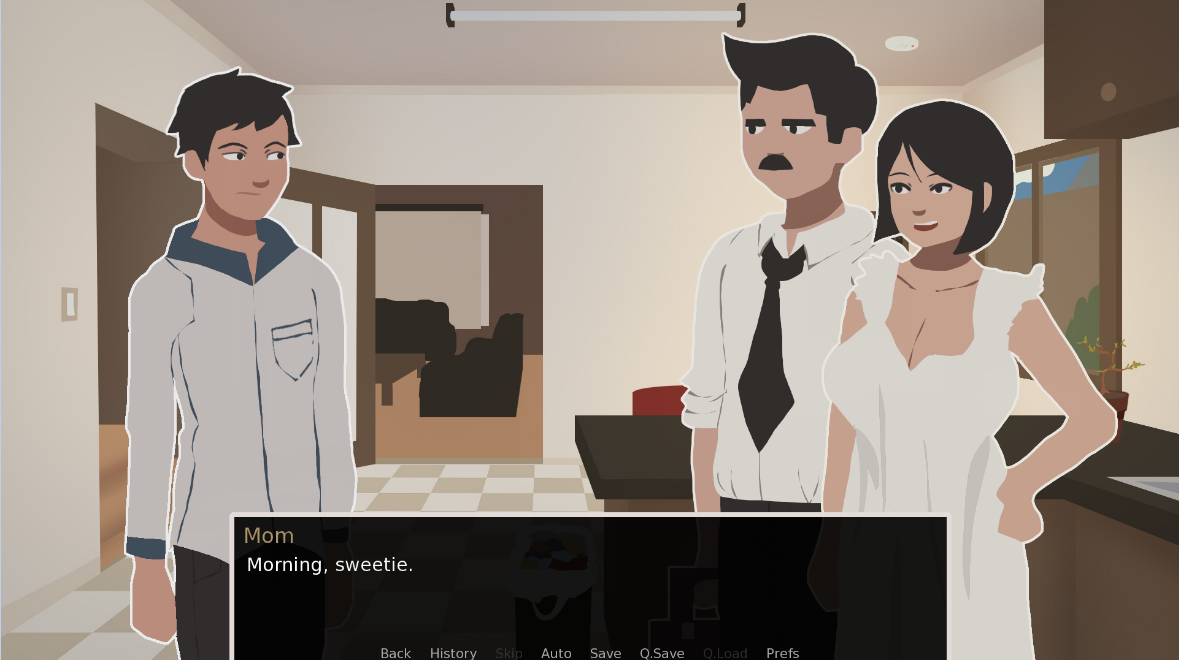Open the dialogue History log
The width and height of the screenshot is (1179, 660).
pos(453,653)
